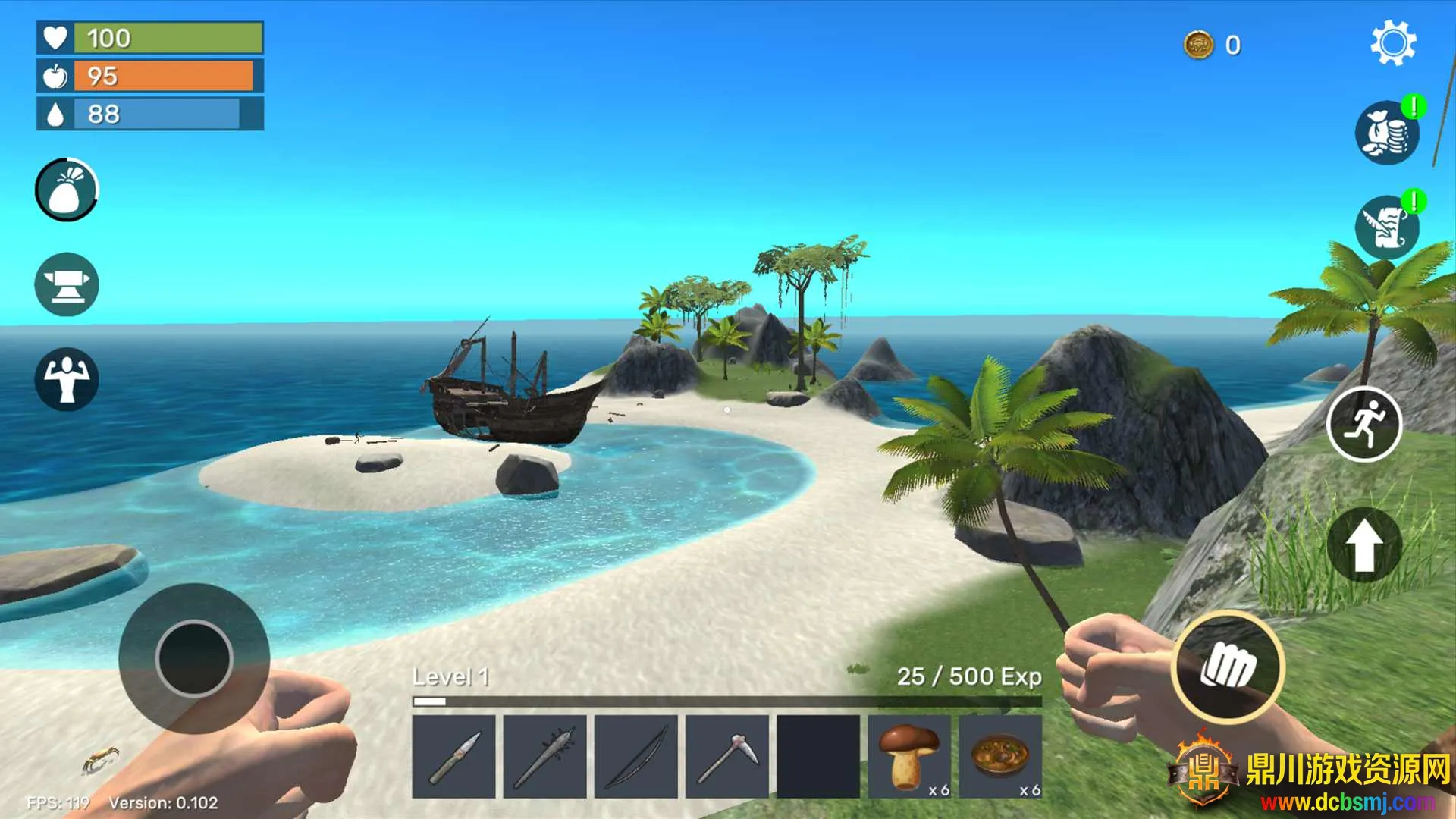Choose the pickaxe hotbar slot
The width and height of the screenshot is (1456, 819).
(726, 756)
